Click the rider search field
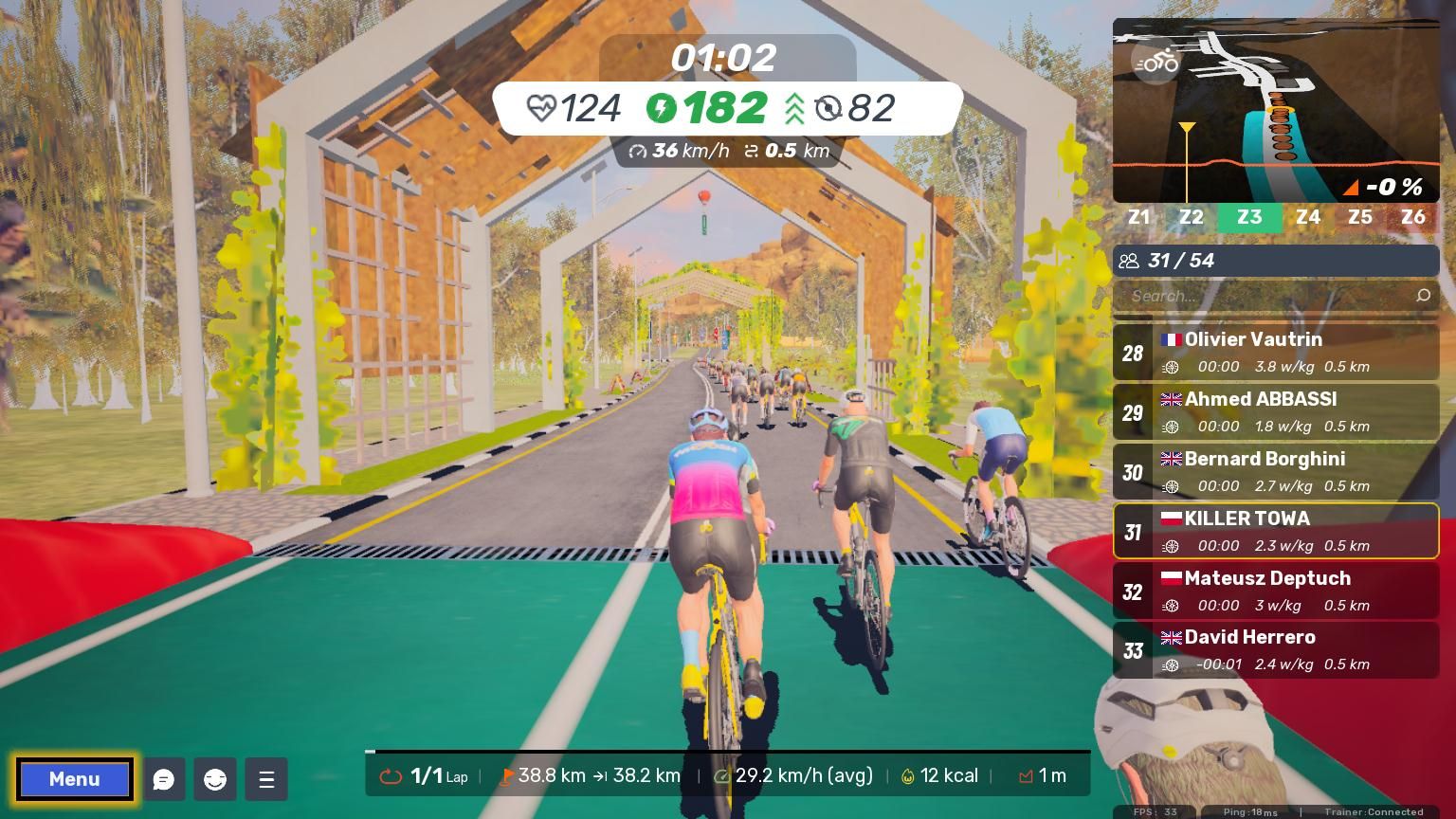Image resolution: width=1456 pixels, height=819 pixels. [x=1270, y=296]
